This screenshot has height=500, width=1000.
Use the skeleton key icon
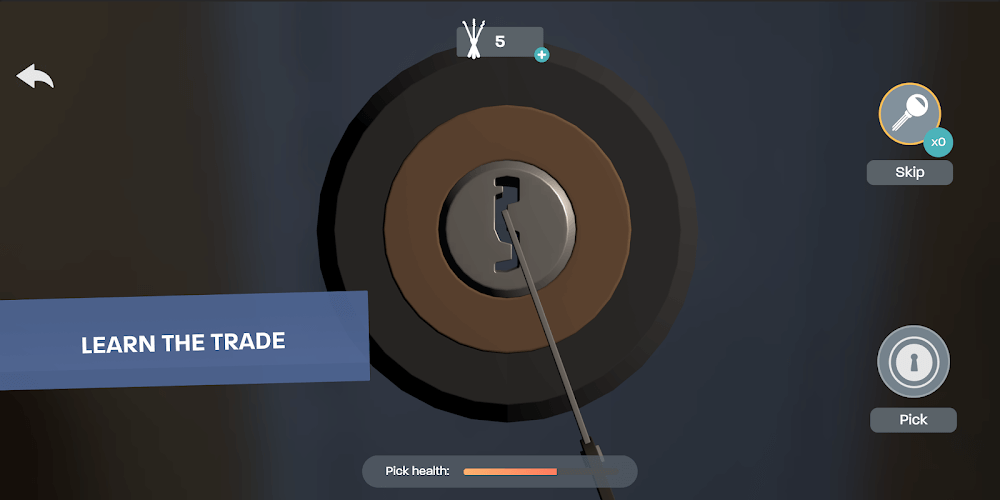[909, 115]
